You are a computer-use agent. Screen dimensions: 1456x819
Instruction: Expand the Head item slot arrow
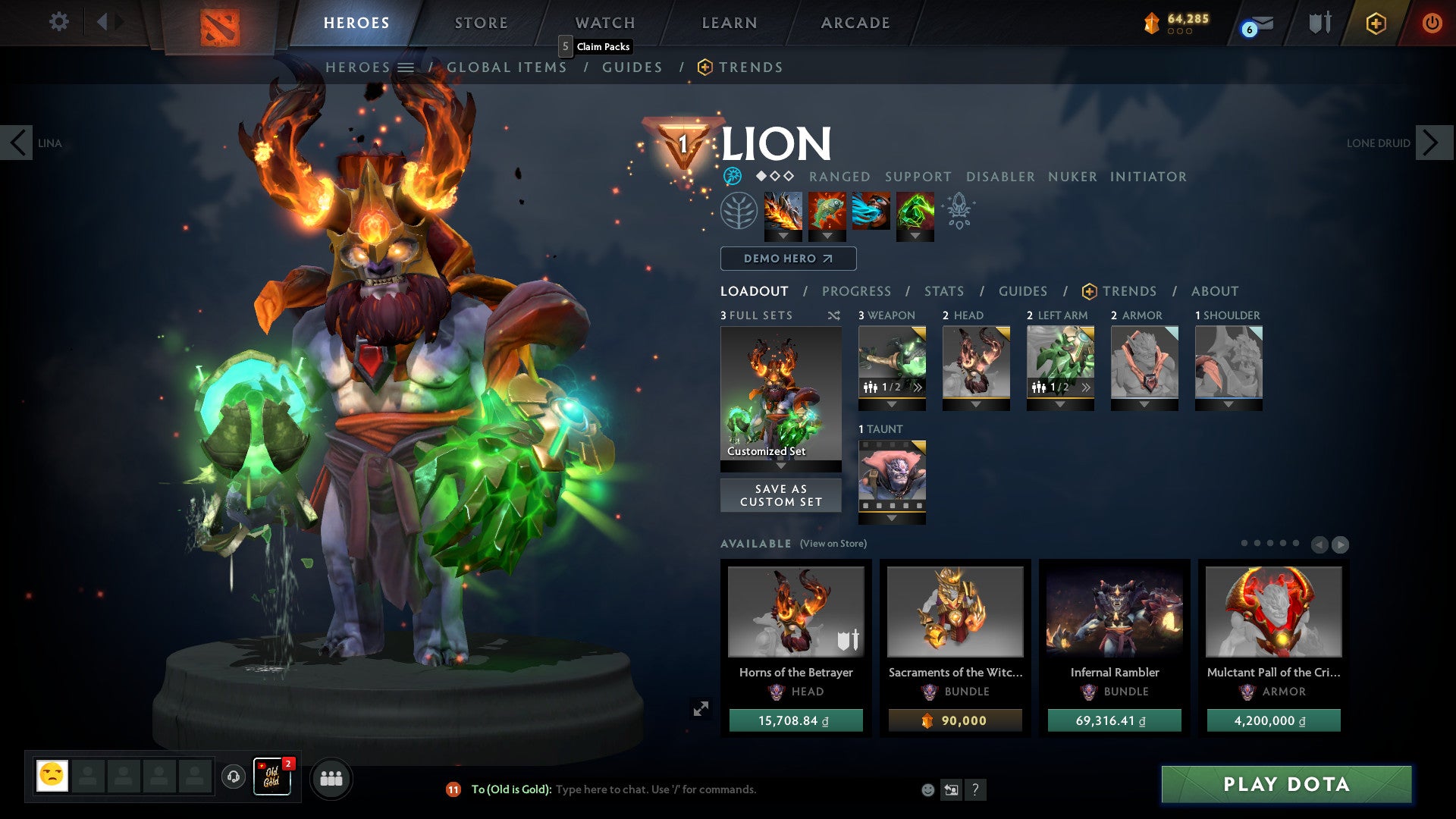point(976,404)
